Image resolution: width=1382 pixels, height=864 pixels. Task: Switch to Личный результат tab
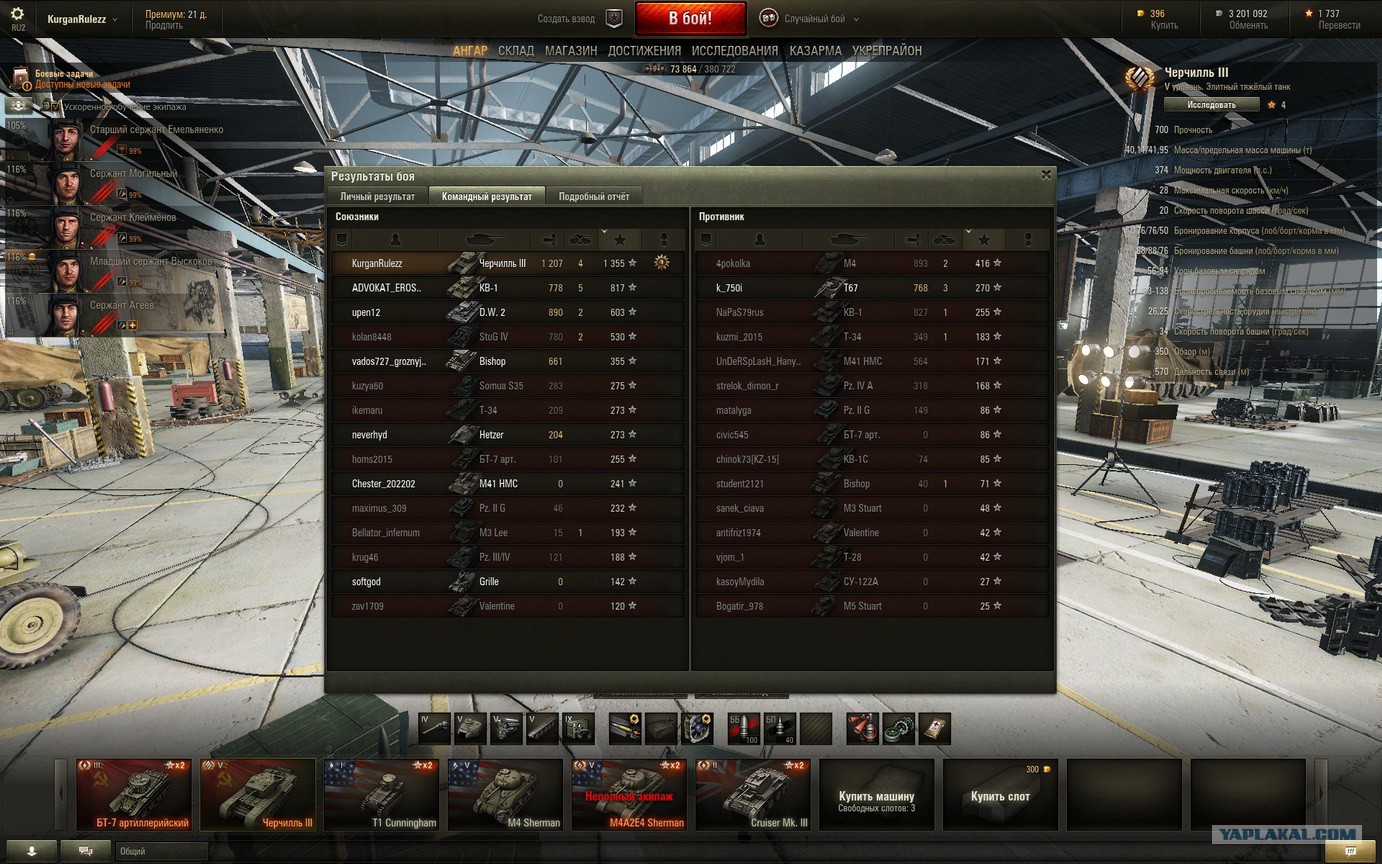[x=377, y=197]
